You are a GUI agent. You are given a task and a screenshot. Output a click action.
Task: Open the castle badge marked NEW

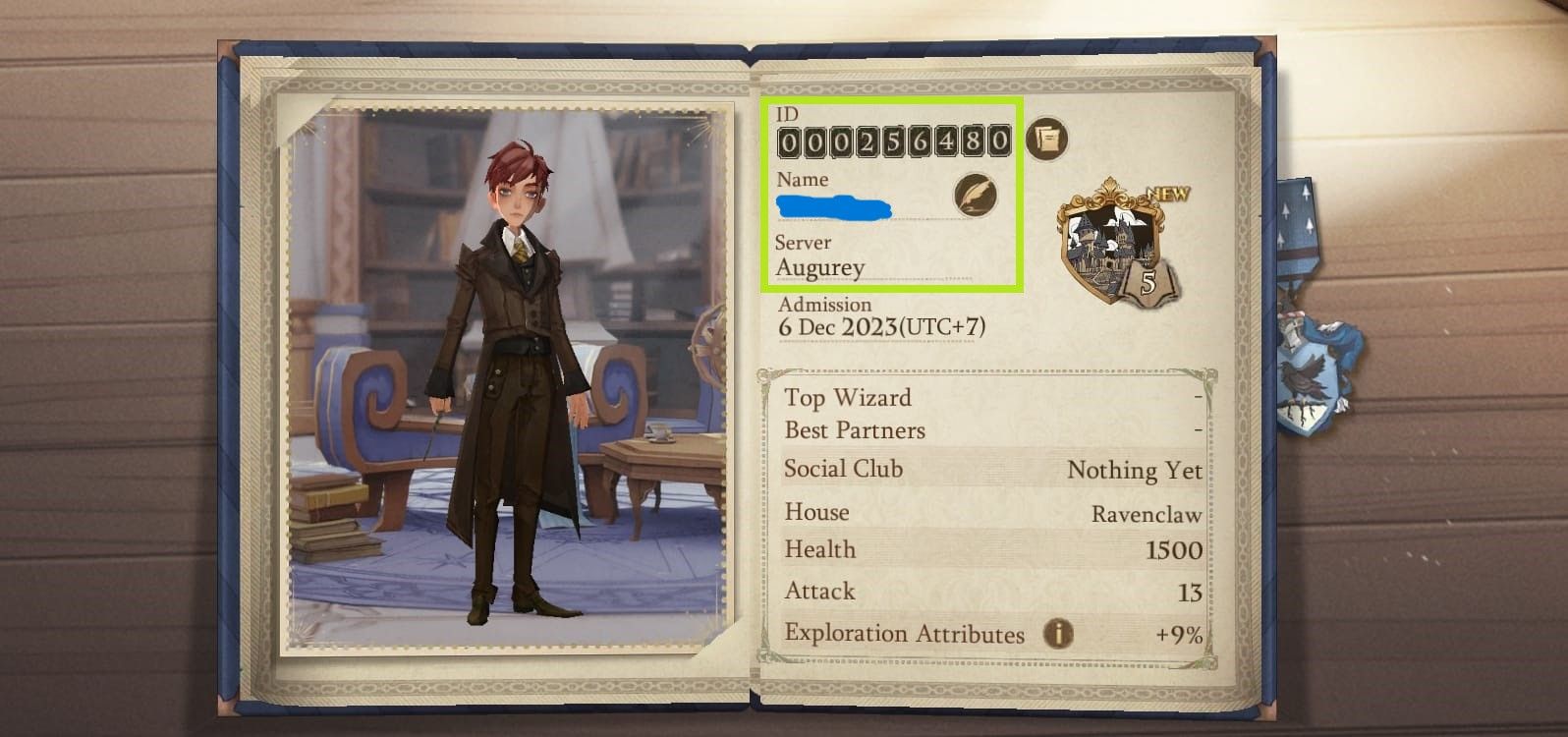click(1119, 243)
